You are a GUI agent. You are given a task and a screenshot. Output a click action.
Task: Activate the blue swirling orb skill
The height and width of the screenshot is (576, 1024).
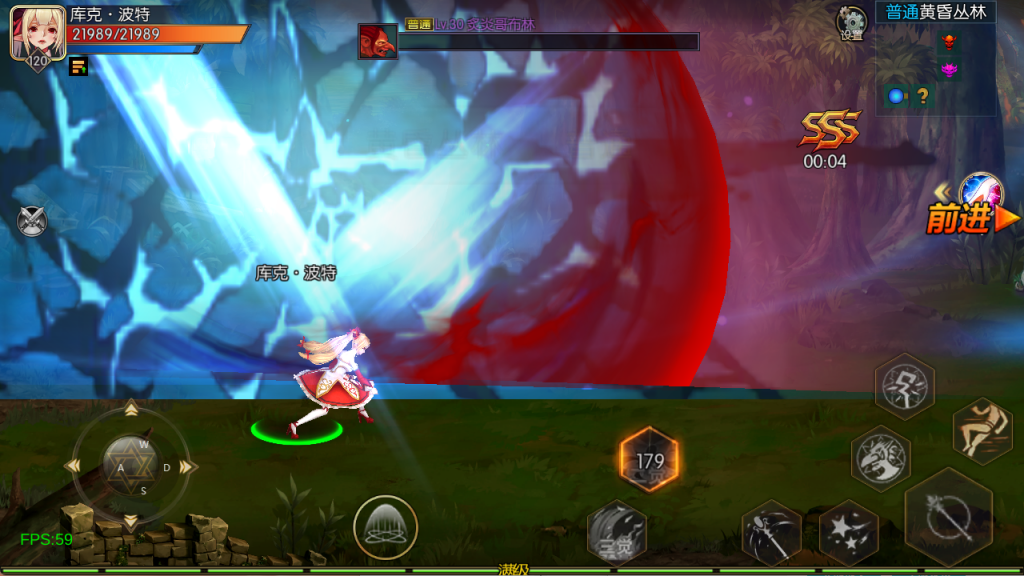point(980,192)
